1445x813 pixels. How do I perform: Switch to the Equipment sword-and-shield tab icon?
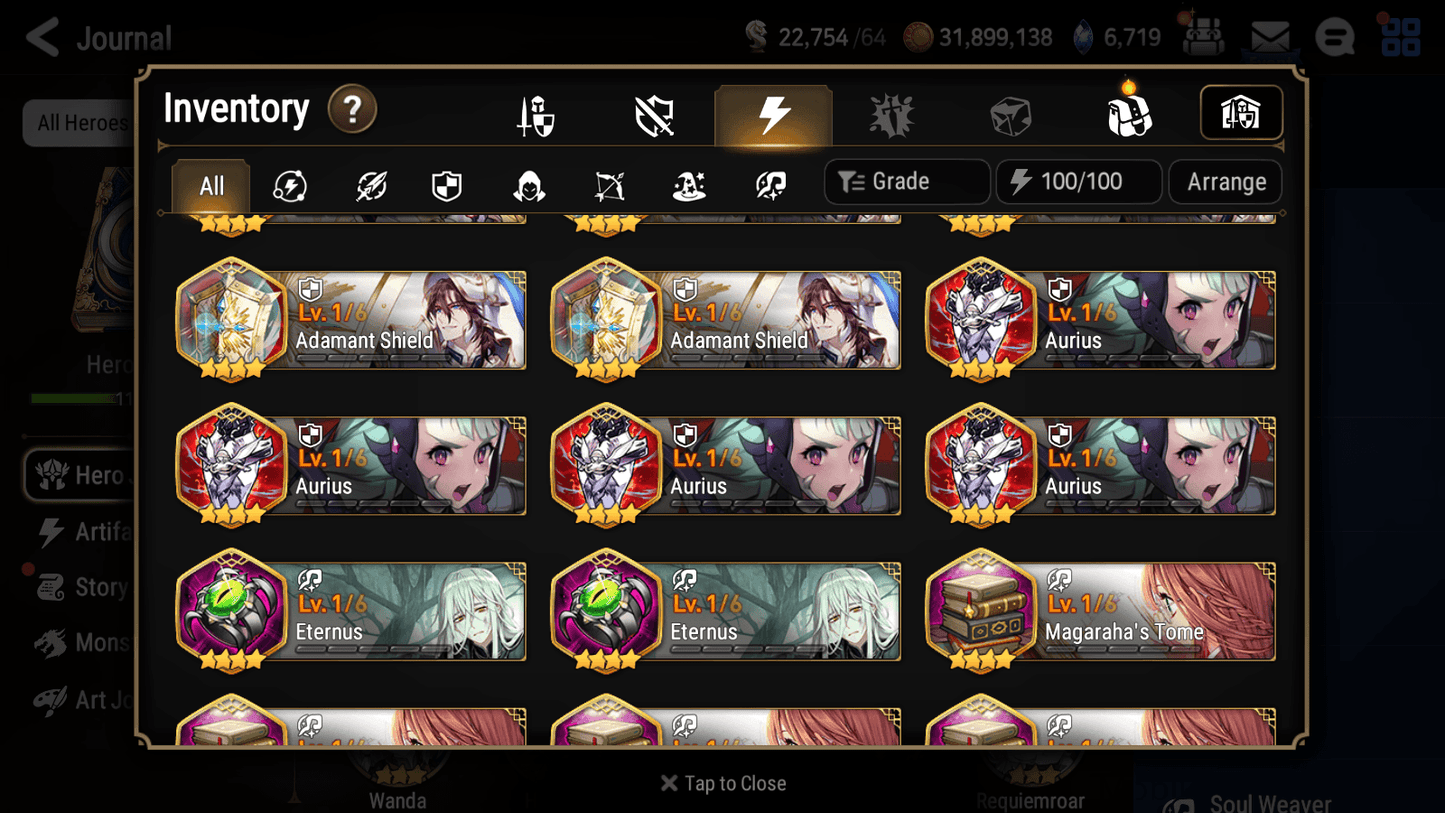[534, 113]
